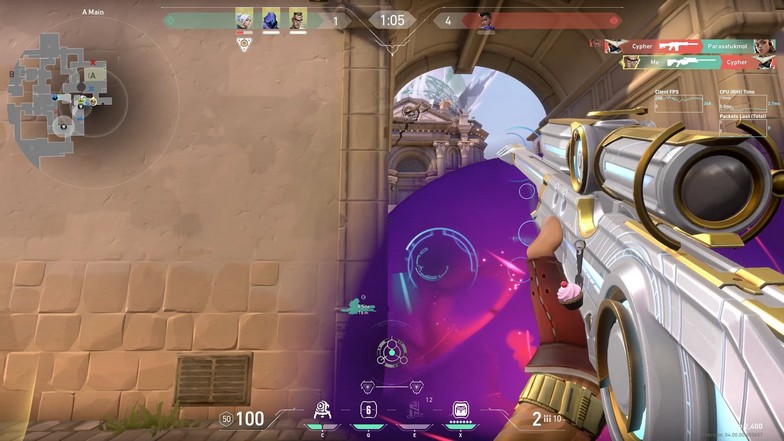Choose the third ally agent portrait

[x=298, y=19]
